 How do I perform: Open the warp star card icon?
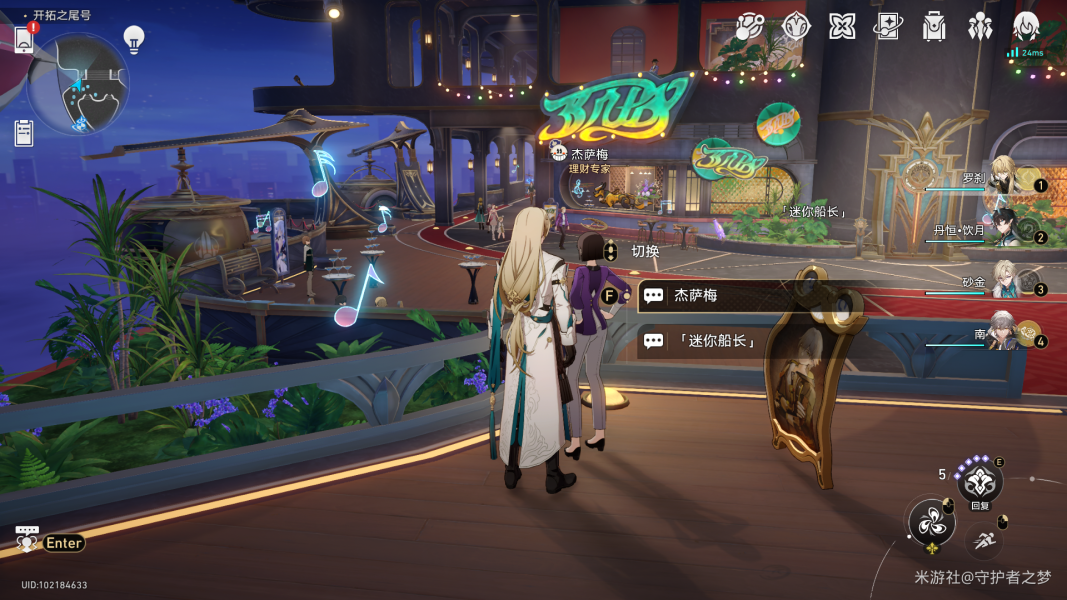coord(888,27)
